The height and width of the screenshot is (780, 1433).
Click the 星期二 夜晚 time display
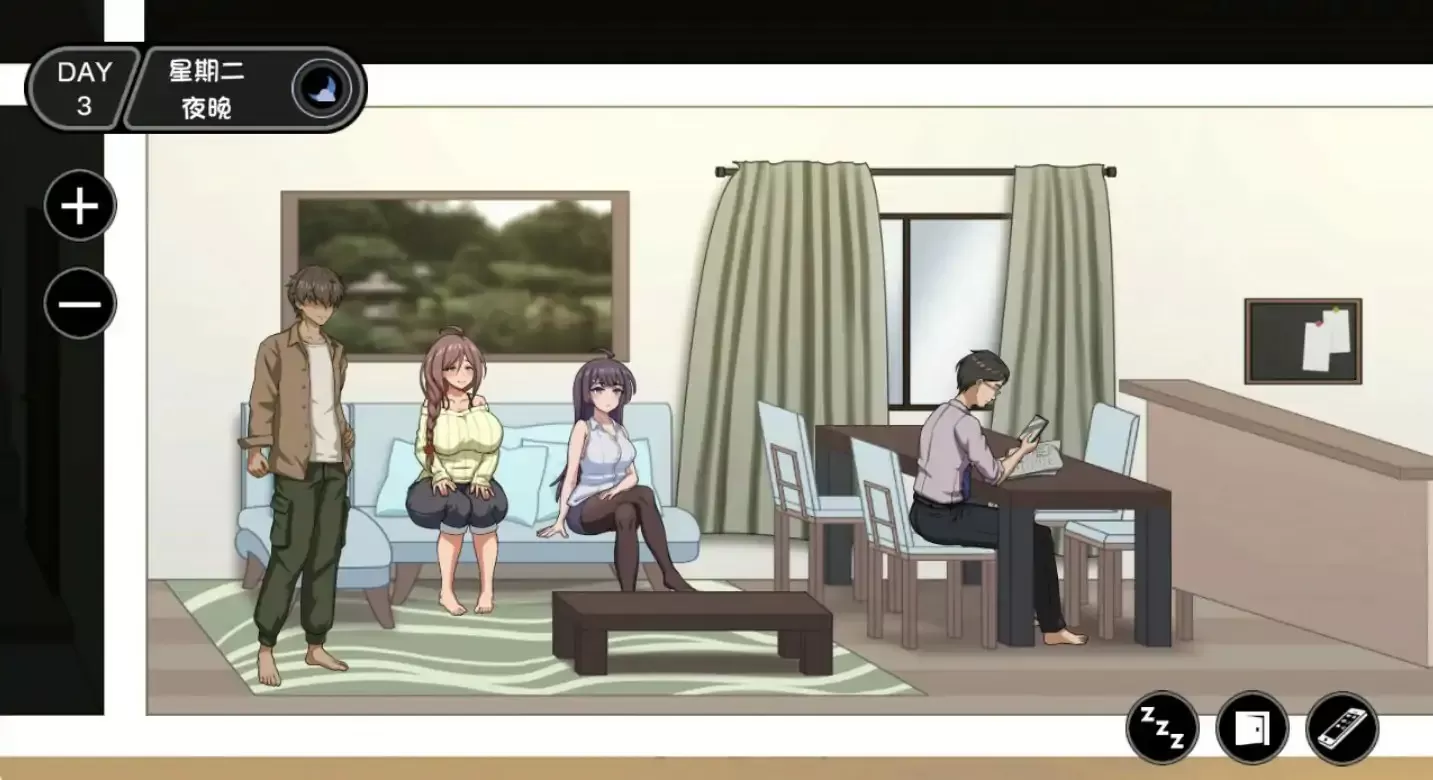[205, 88]
